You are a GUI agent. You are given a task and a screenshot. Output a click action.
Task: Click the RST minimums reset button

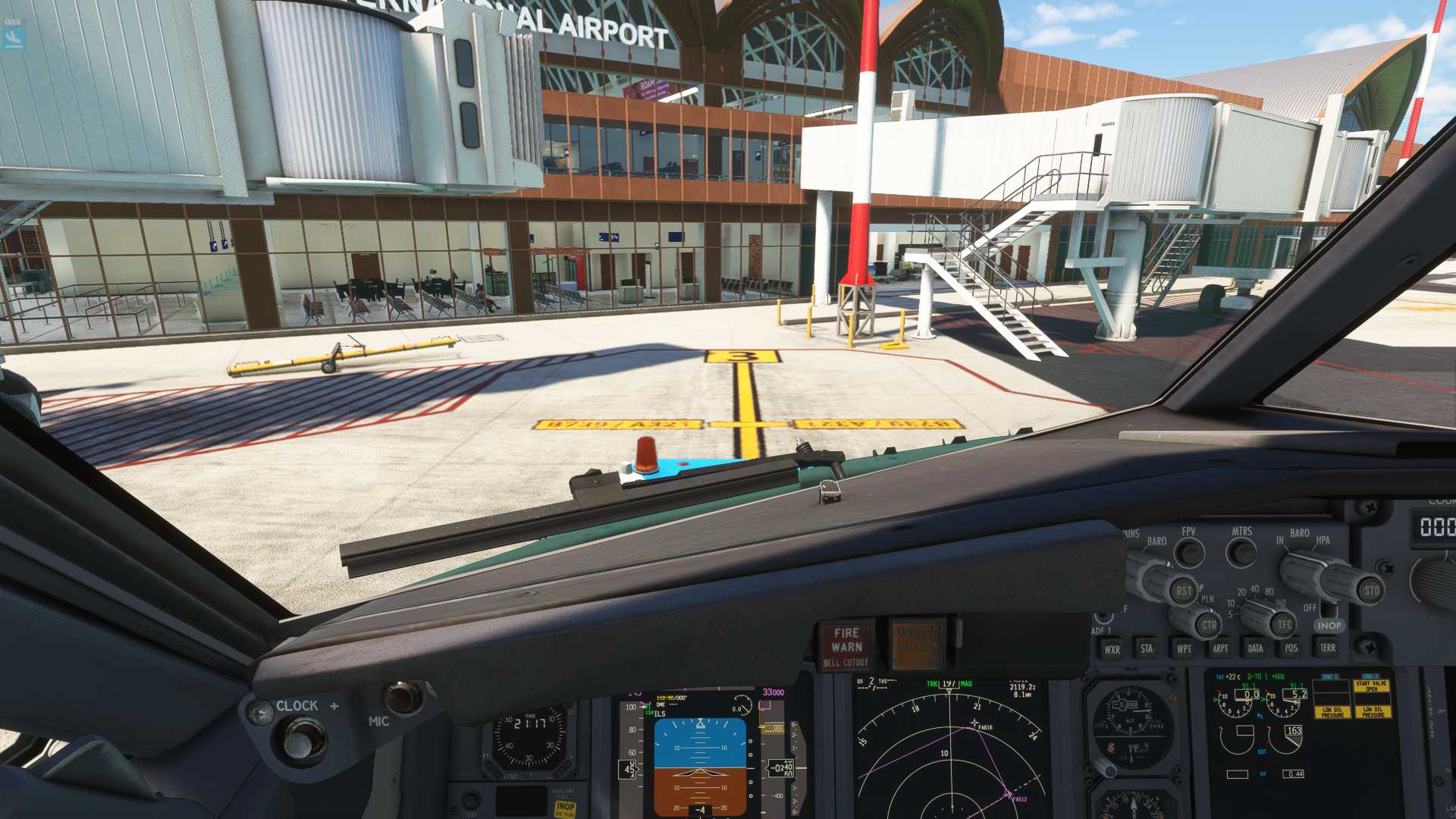click(x=1183, y=591)
